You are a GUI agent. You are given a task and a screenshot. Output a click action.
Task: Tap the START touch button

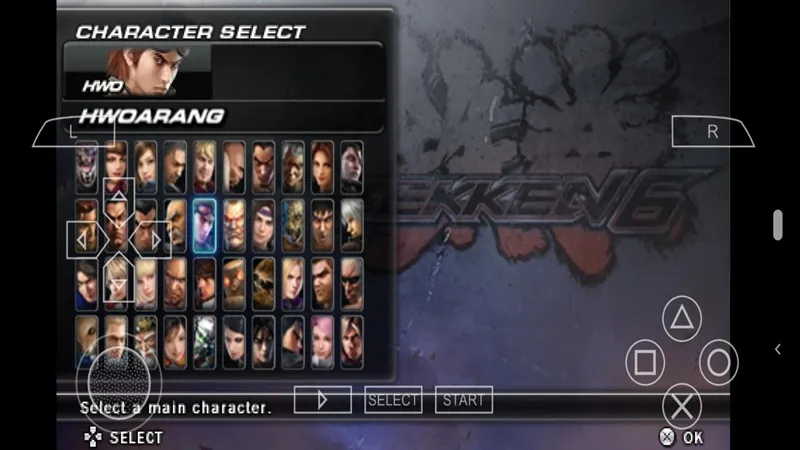coord(463,400)
